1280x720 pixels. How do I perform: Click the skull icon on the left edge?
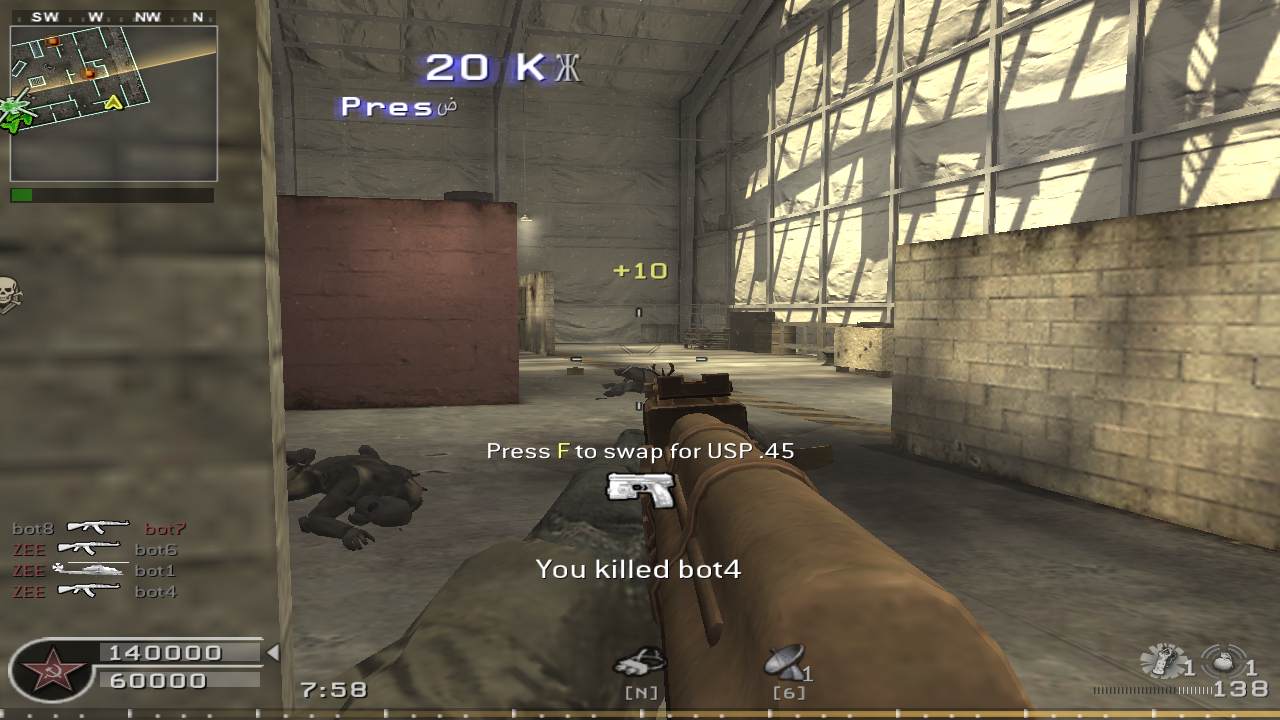coord(10,293)
